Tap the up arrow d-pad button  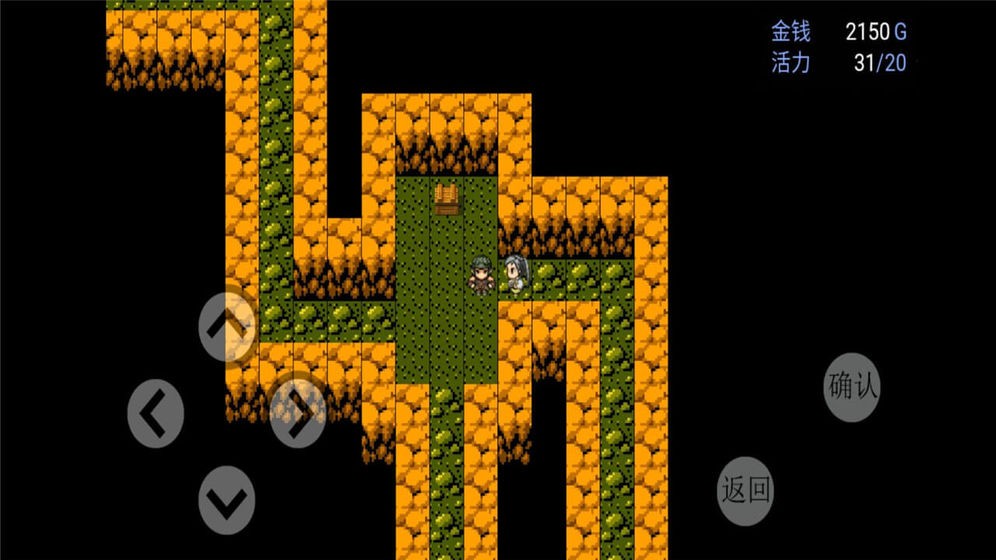click(227, 327)
